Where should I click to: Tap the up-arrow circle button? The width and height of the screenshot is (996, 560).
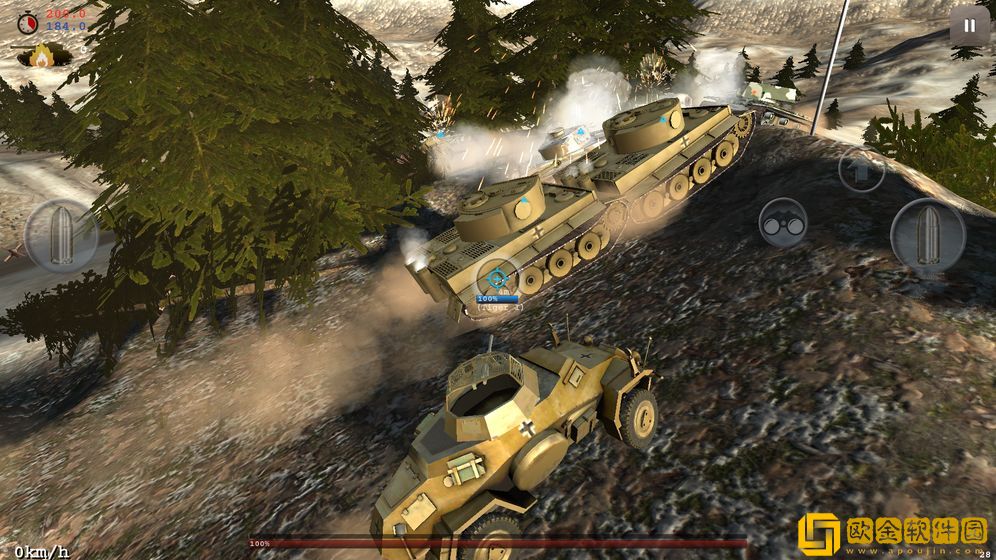click(860, 170)
